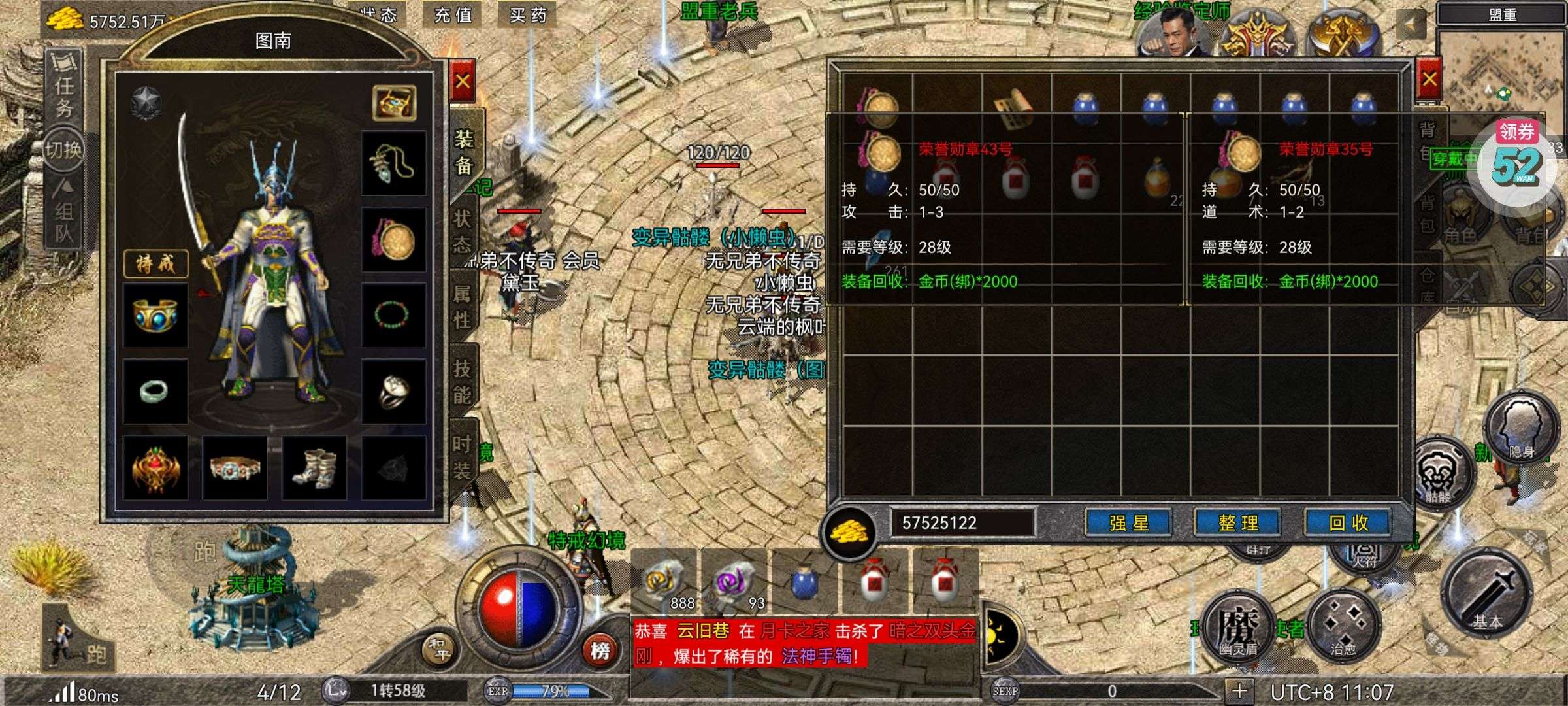Select the 时装 fashion tab
1568x706 pixels.
[463, 456]
